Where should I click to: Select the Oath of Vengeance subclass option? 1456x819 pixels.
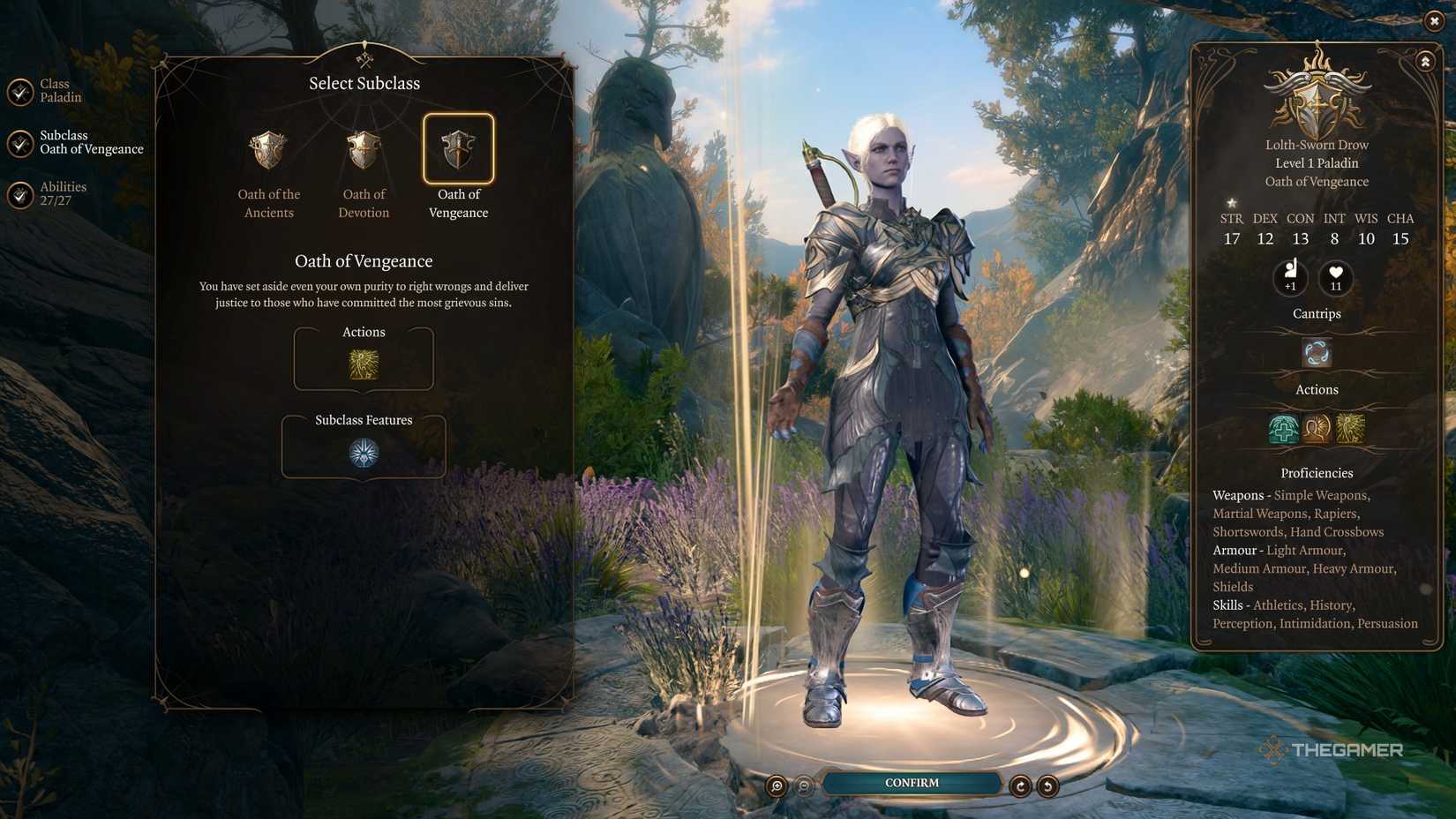pyautogui.click(x=458, y=150)
